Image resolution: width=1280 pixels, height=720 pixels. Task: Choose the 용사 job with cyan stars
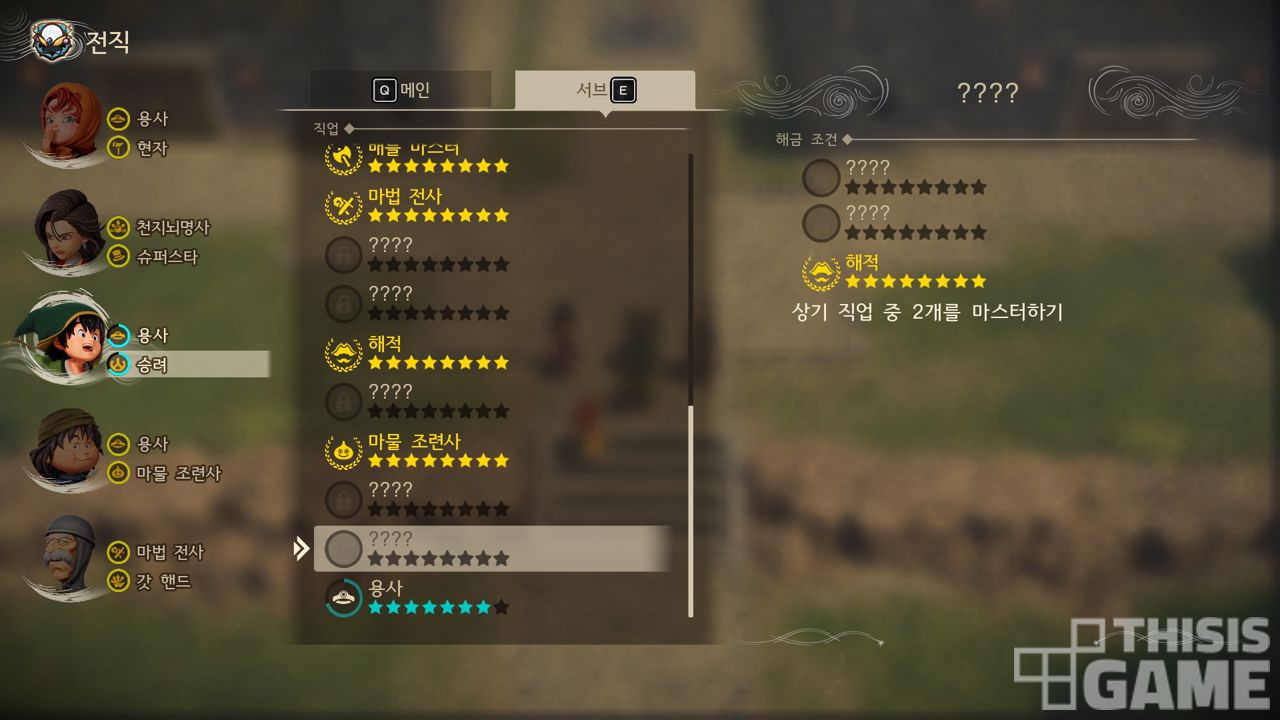click(418, 597)
